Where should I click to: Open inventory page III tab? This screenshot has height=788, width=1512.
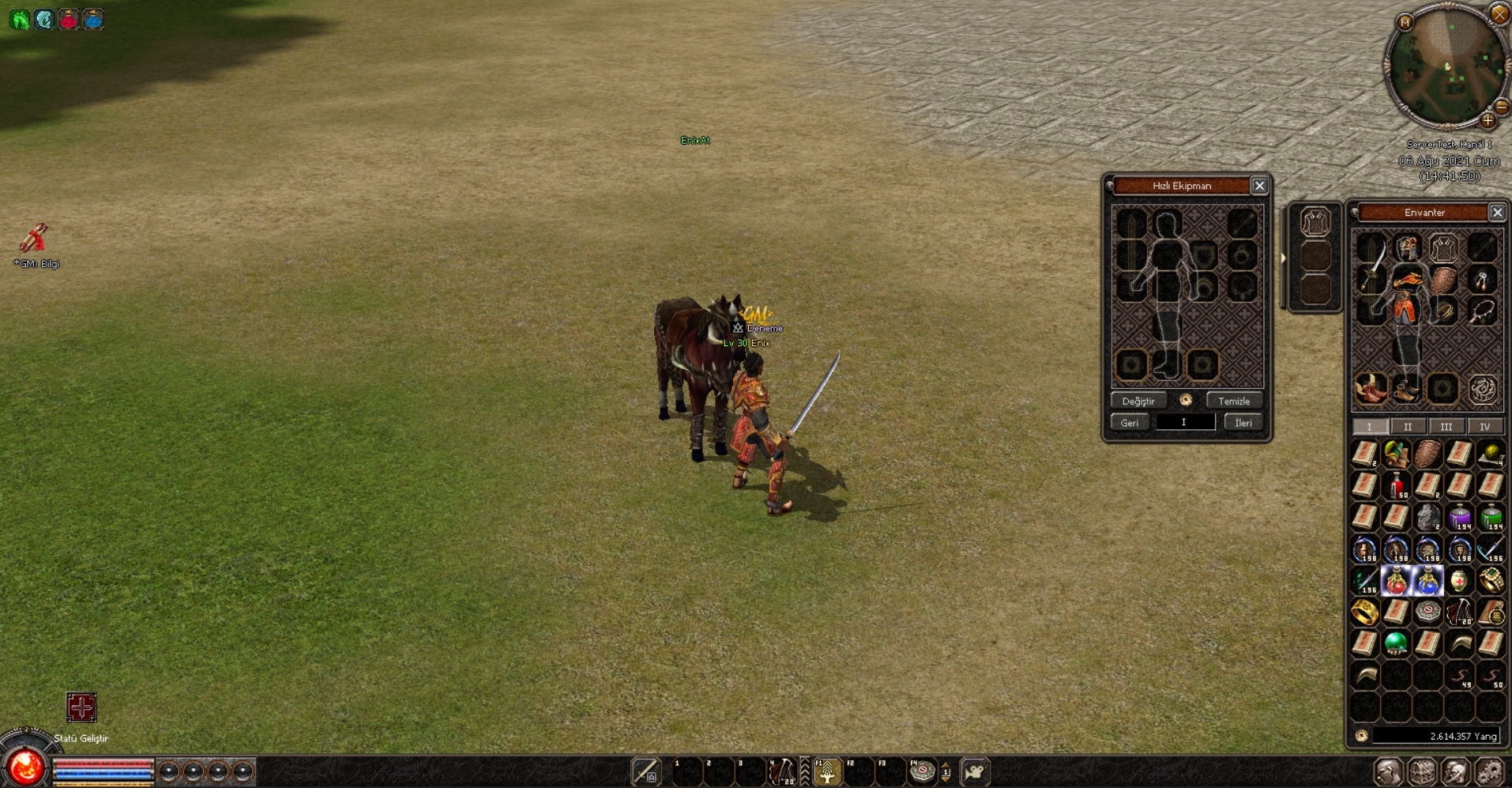(1446, 427)
